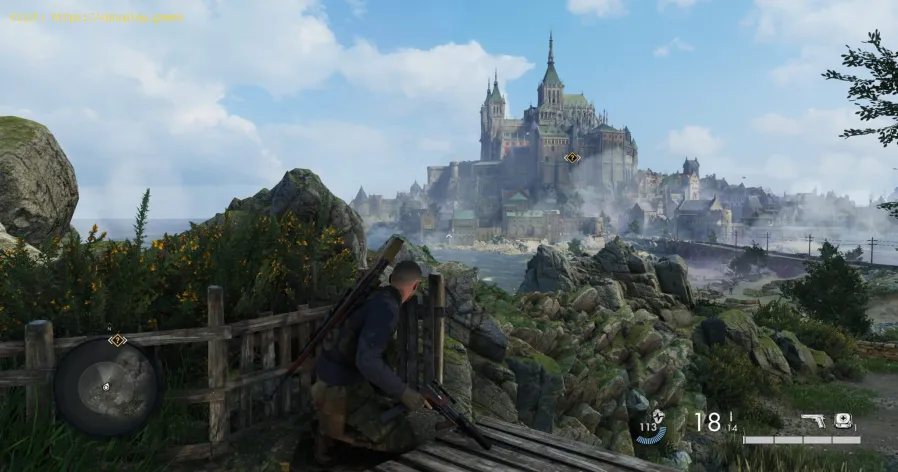Use the medkit item icon
898x472 pixels.
click(843, 421)
